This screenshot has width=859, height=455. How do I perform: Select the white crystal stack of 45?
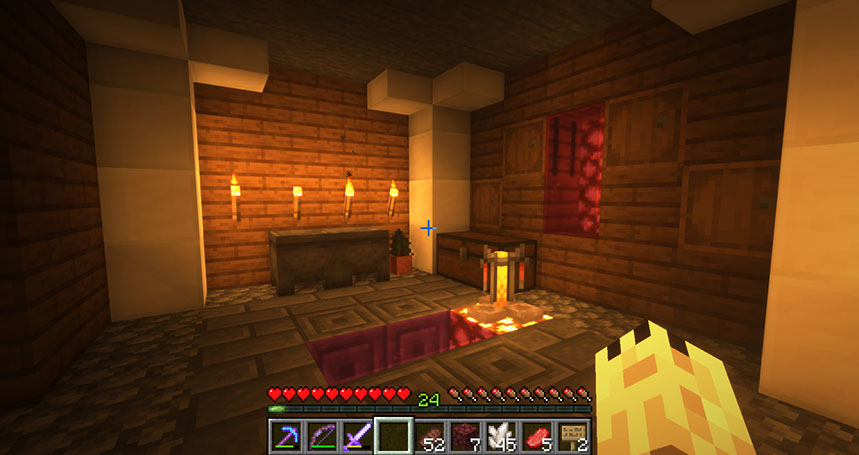click(x=502, y=437)
